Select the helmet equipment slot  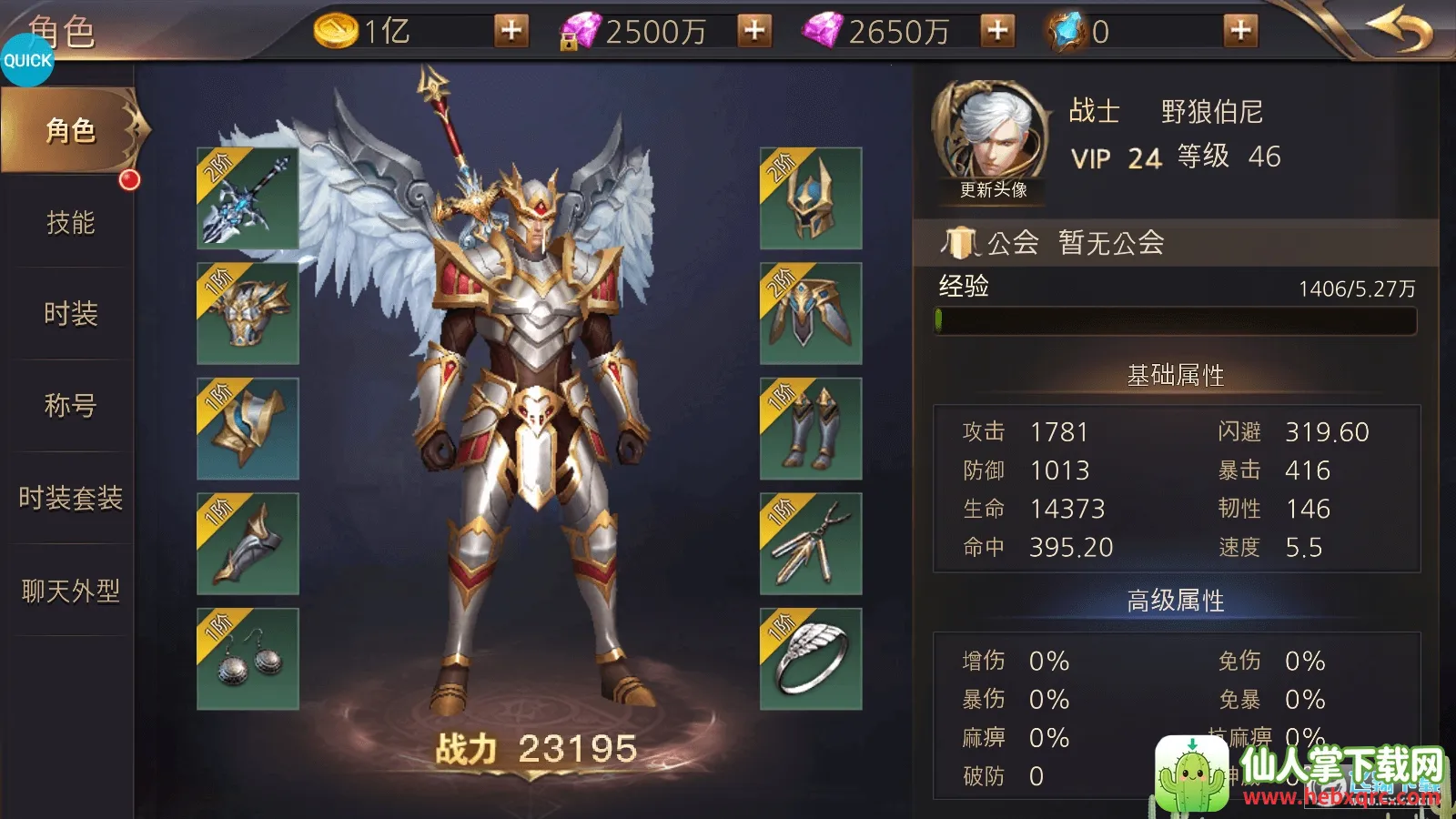[x=811, y=198]
